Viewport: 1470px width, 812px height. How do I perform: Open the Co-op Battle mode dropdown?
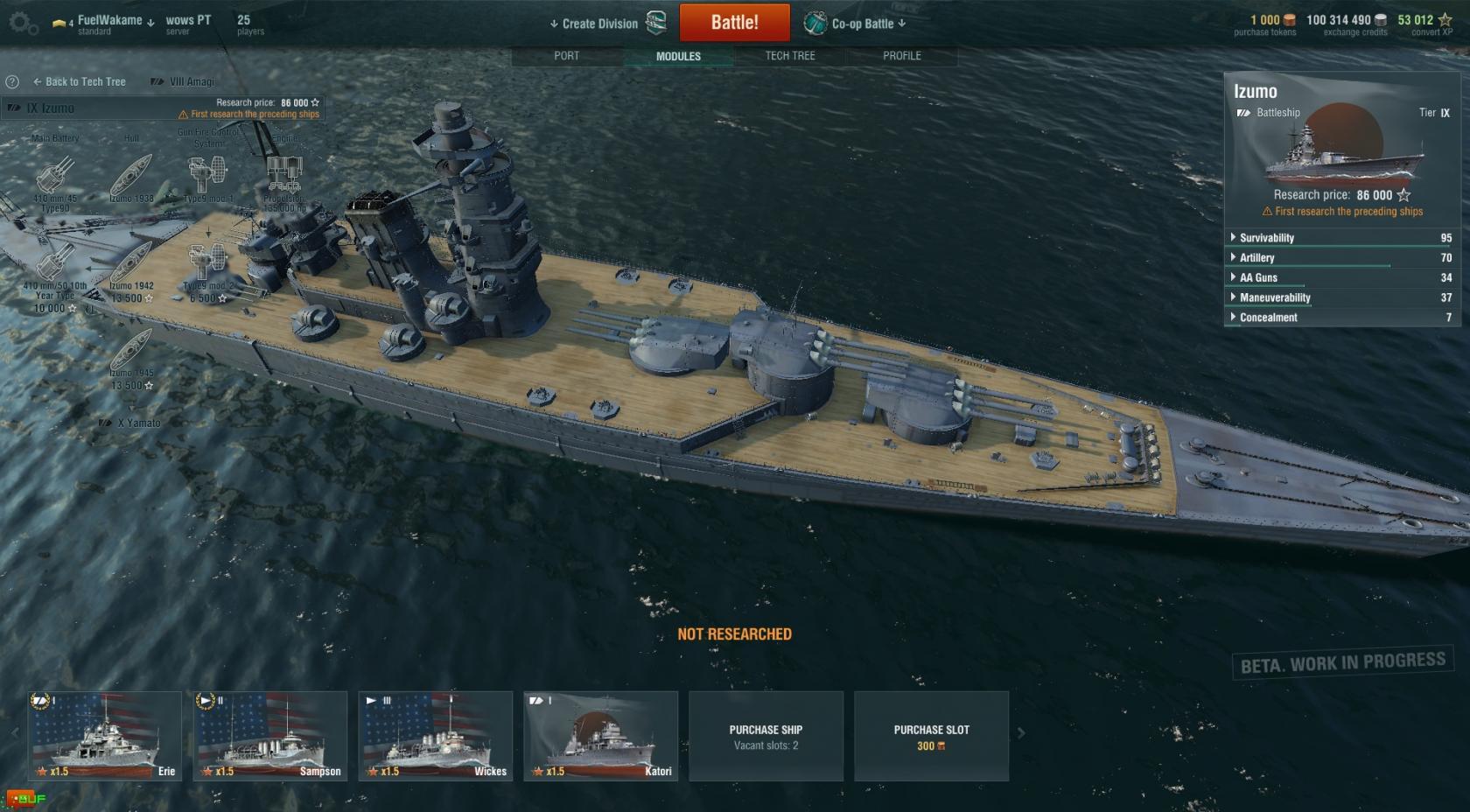point(862,24)
